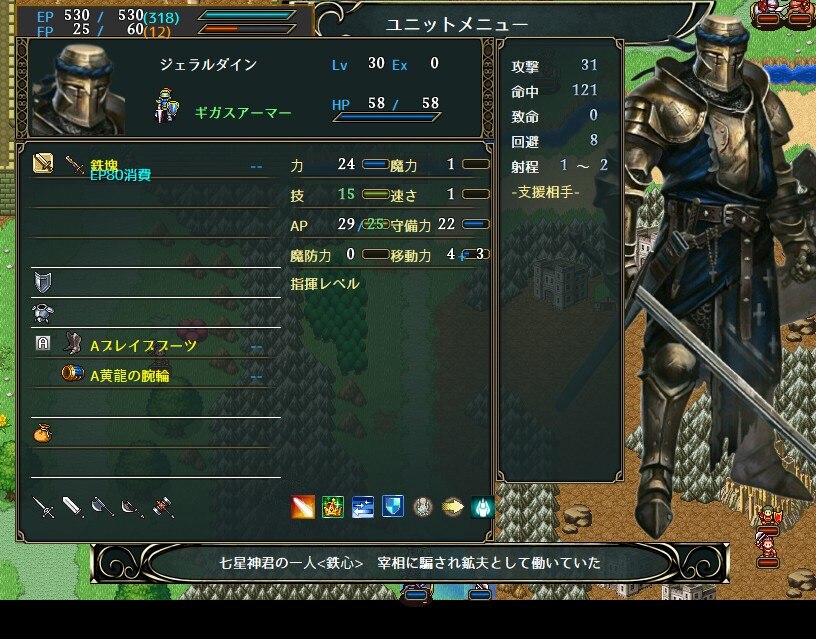Select the orange slash skill icon

point(303,507)
